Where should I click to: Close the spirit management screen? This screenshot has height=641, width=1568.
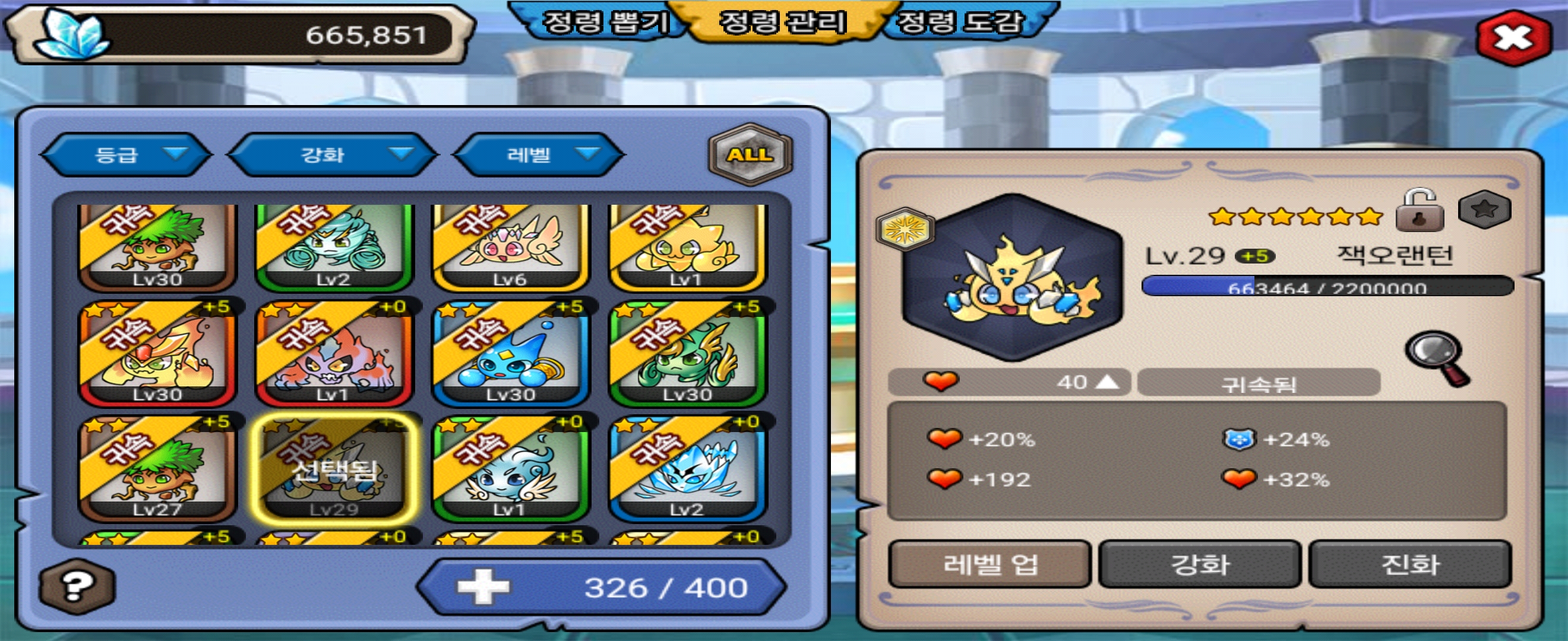coord(1513,38)
